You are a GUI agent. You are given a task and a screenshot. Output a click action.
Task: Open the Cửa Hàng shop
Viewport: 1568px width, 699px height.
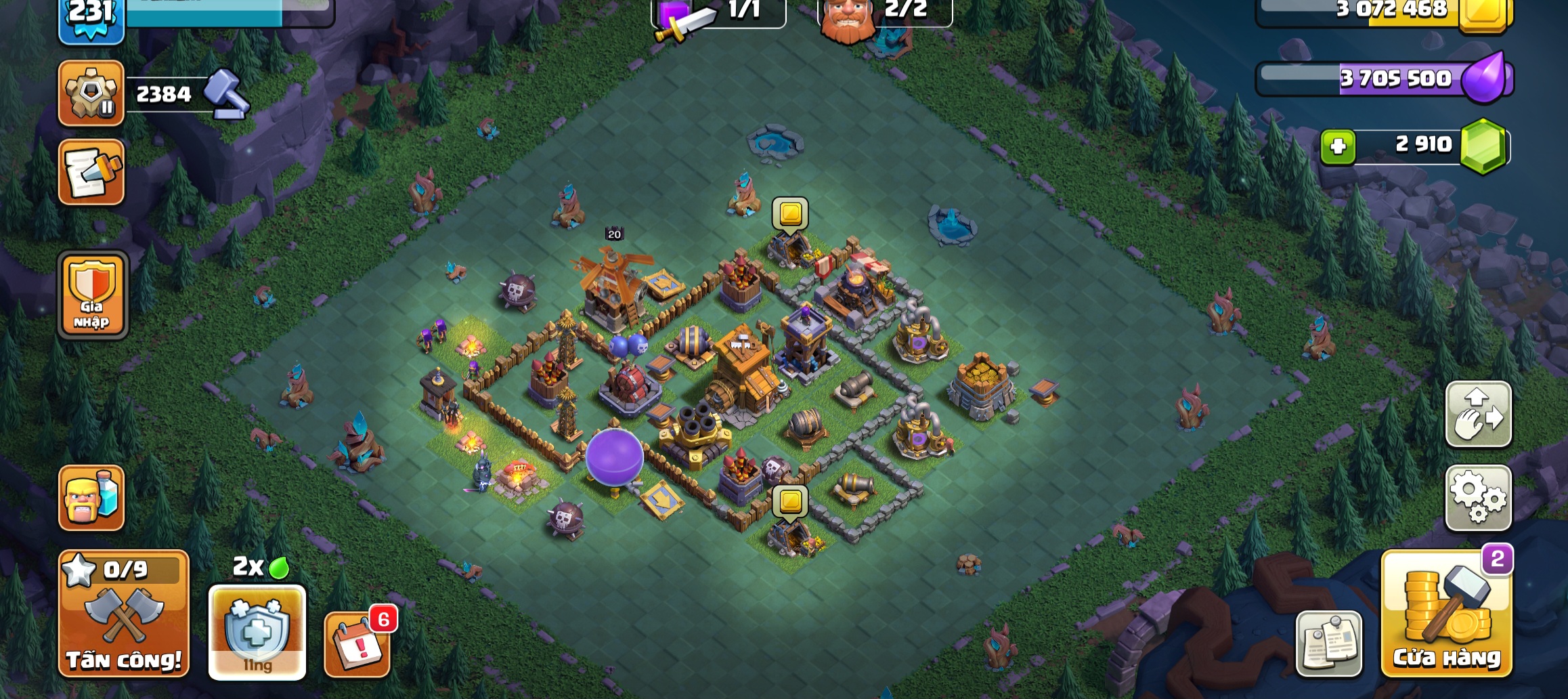tap(1446, 614)
